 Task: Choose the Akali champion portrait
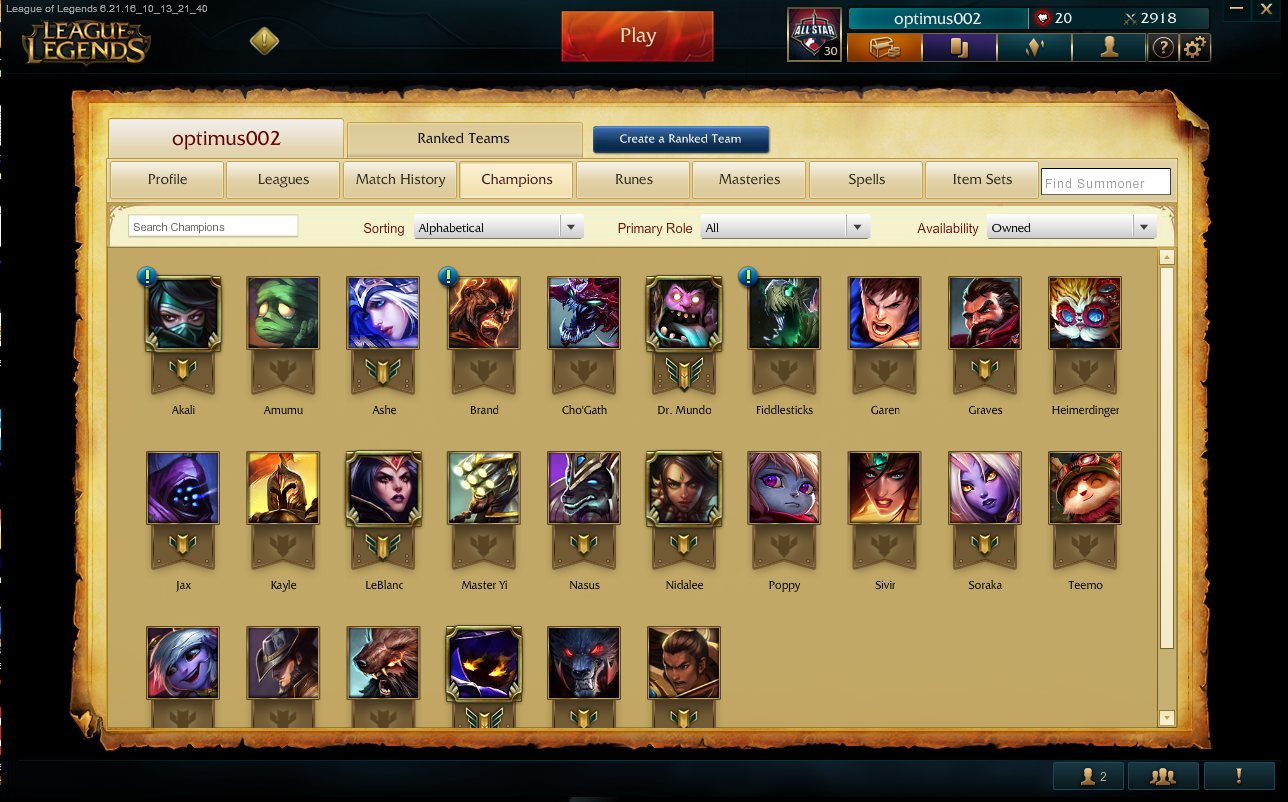[183, 313]
